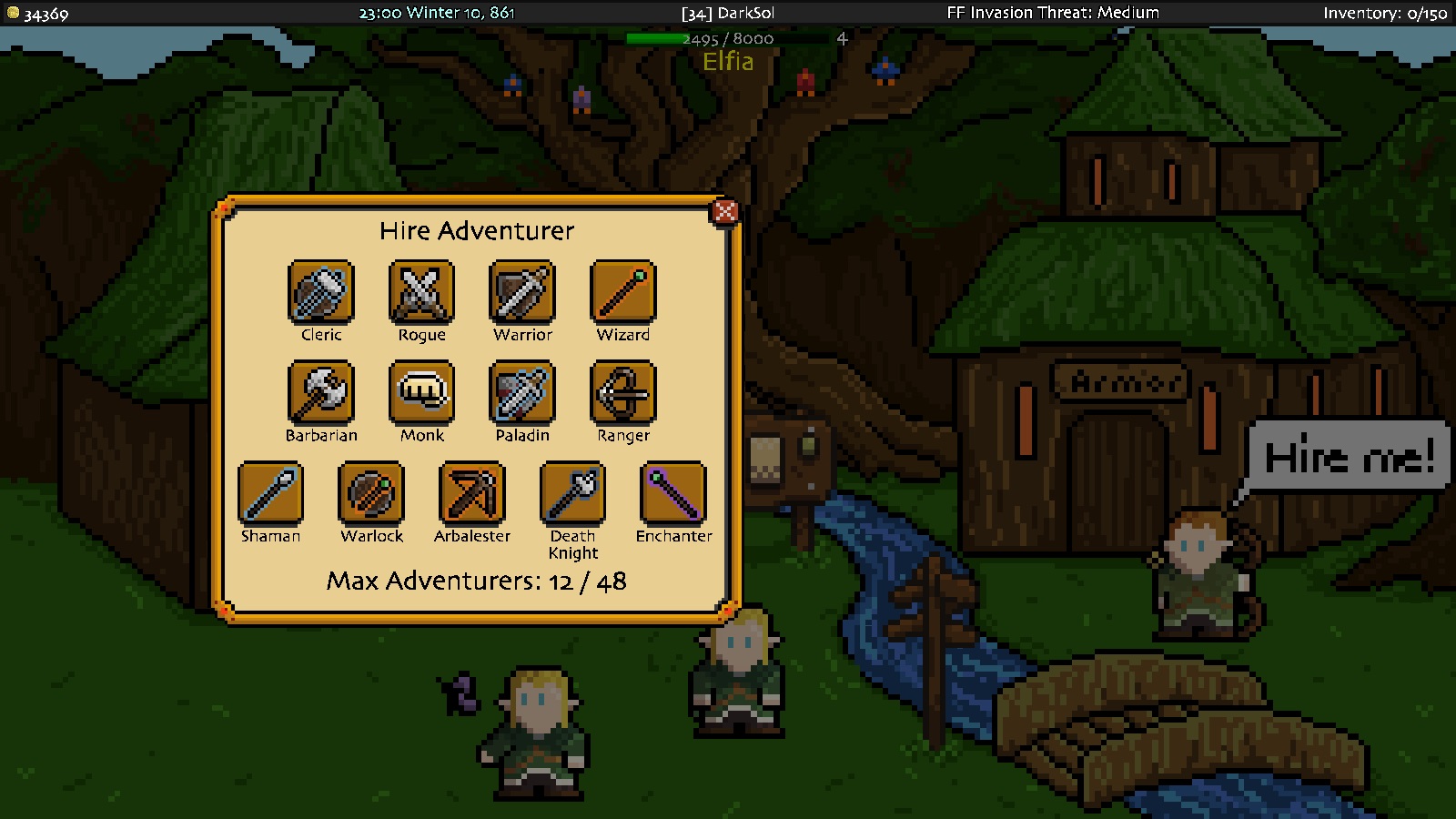Select the Shaman staff icon
Image resolution: width=1456 pixels, height=819 pixels.
(x=270, y=494)
